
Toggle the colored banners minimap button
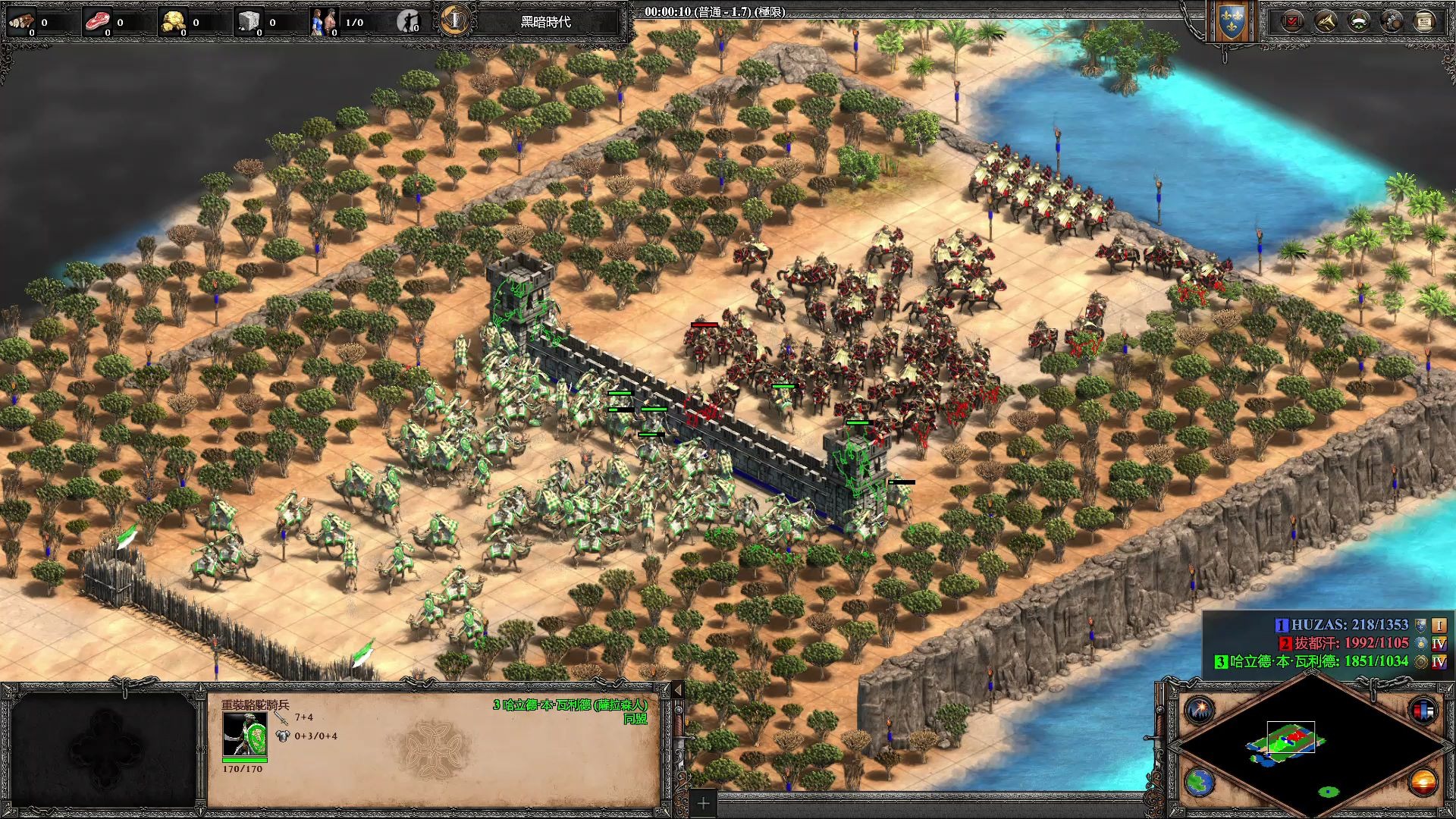pos(1423,711)
